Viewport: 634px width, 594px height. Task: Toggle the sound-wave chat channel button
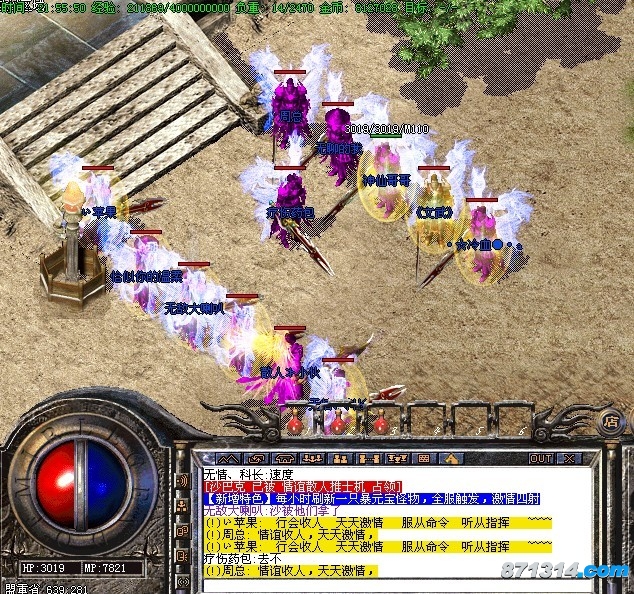point(183,481)
